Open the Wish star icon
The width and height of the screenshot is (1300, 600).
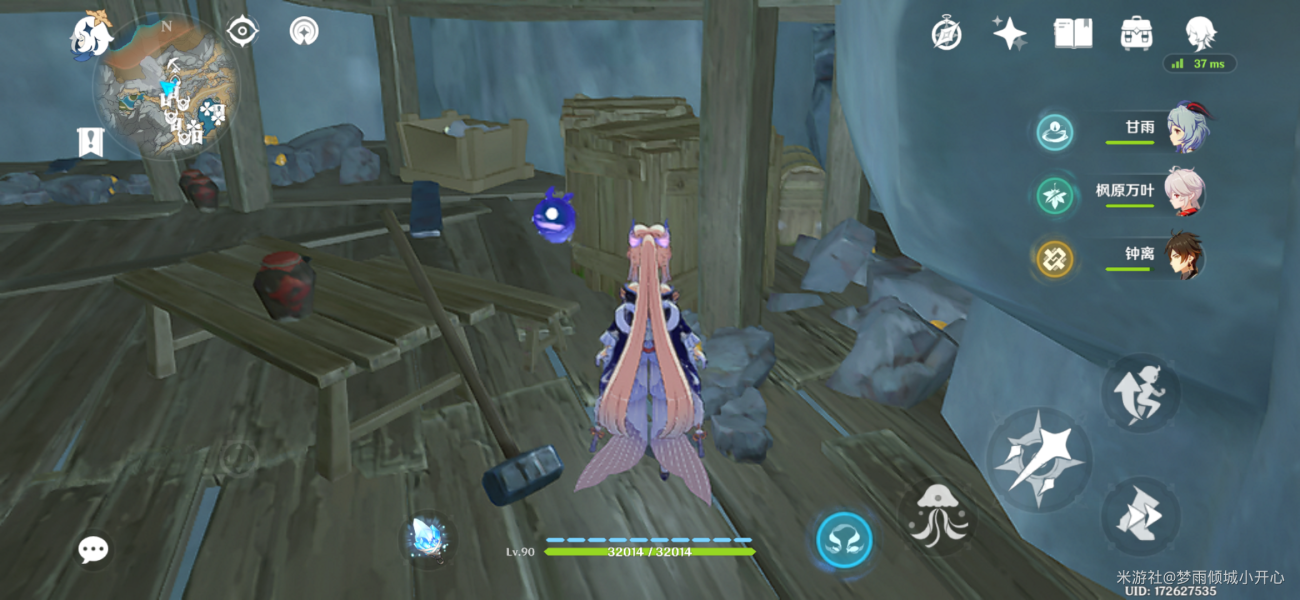tap(1009, 34)
